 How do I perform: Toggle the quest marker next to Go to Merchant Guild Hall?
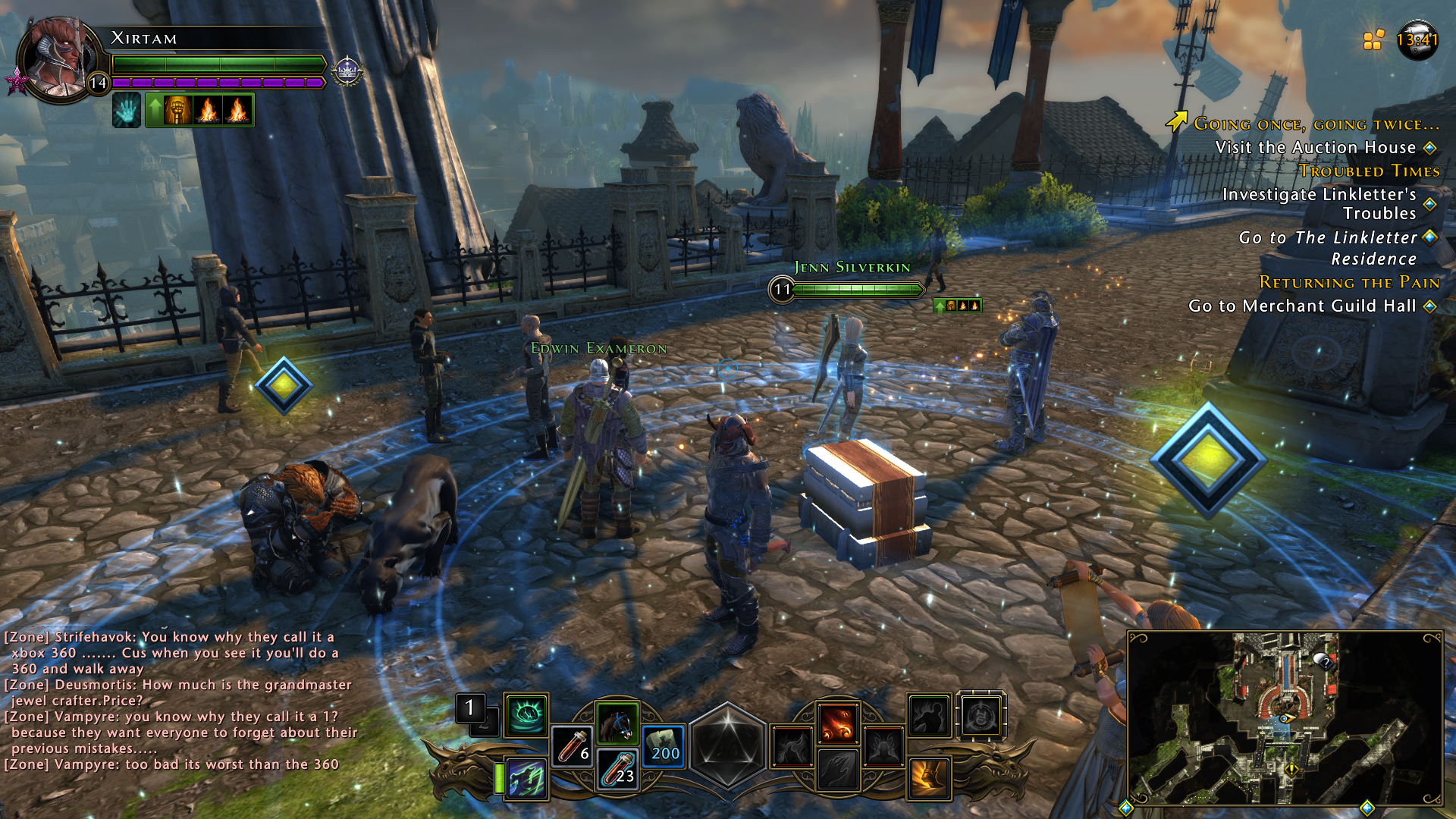pyautogui.click(x=1431, y=306)
